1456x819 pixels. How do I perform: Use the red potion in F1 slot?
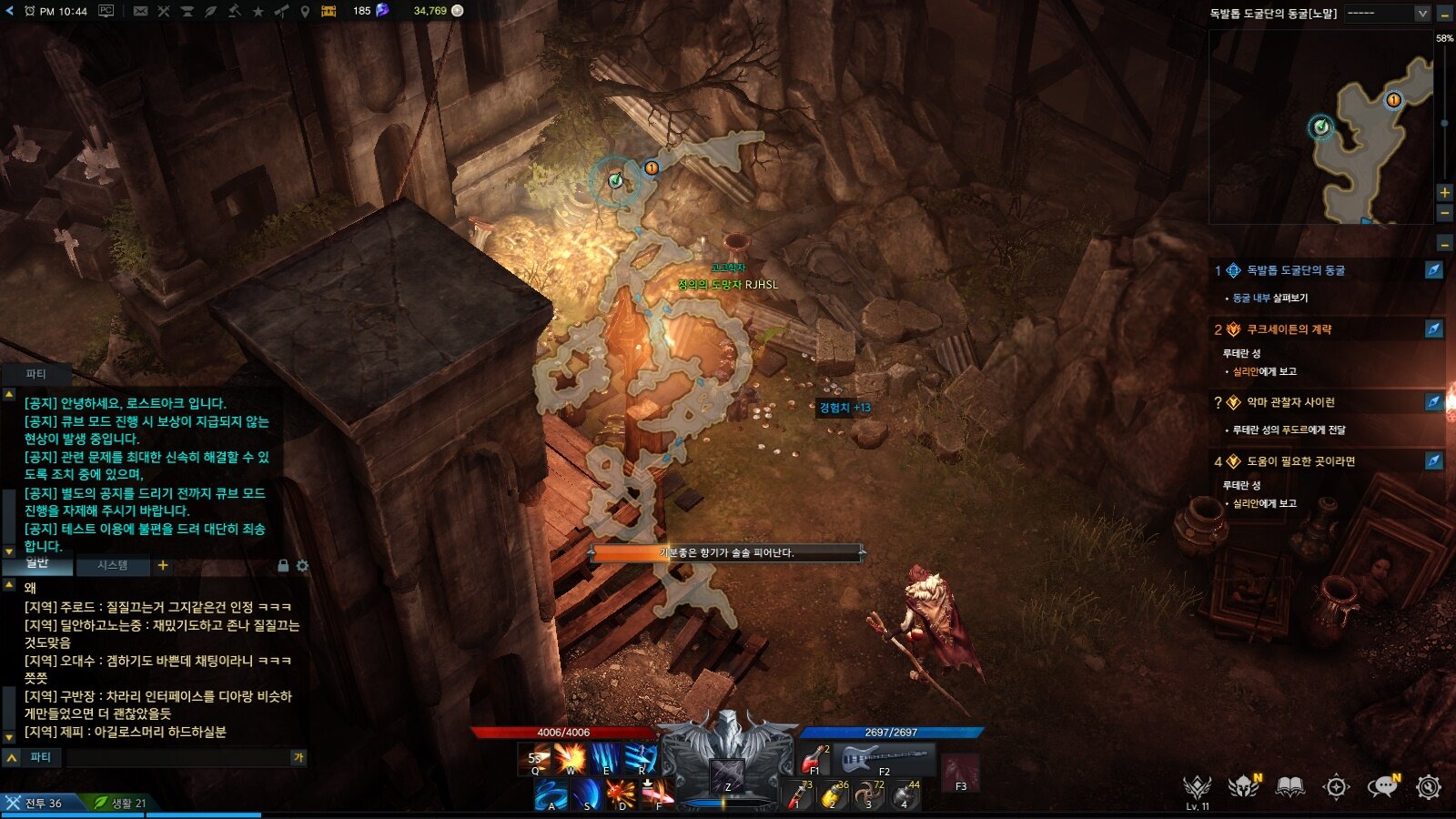pos(814,758)
